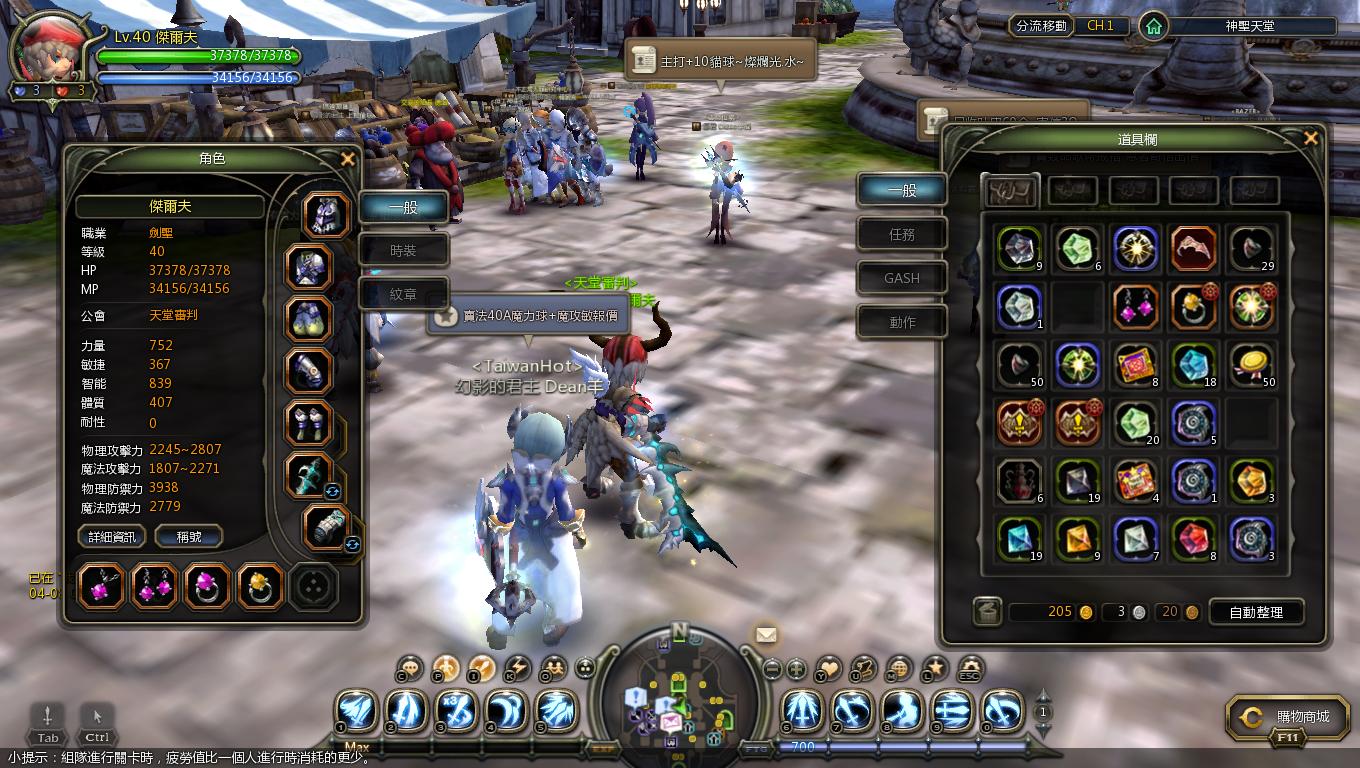The height and width of the screenshot is (768, 1360).
Task: Switch to the 時裝 equipment tab
Action: click(x=403, y=251)
